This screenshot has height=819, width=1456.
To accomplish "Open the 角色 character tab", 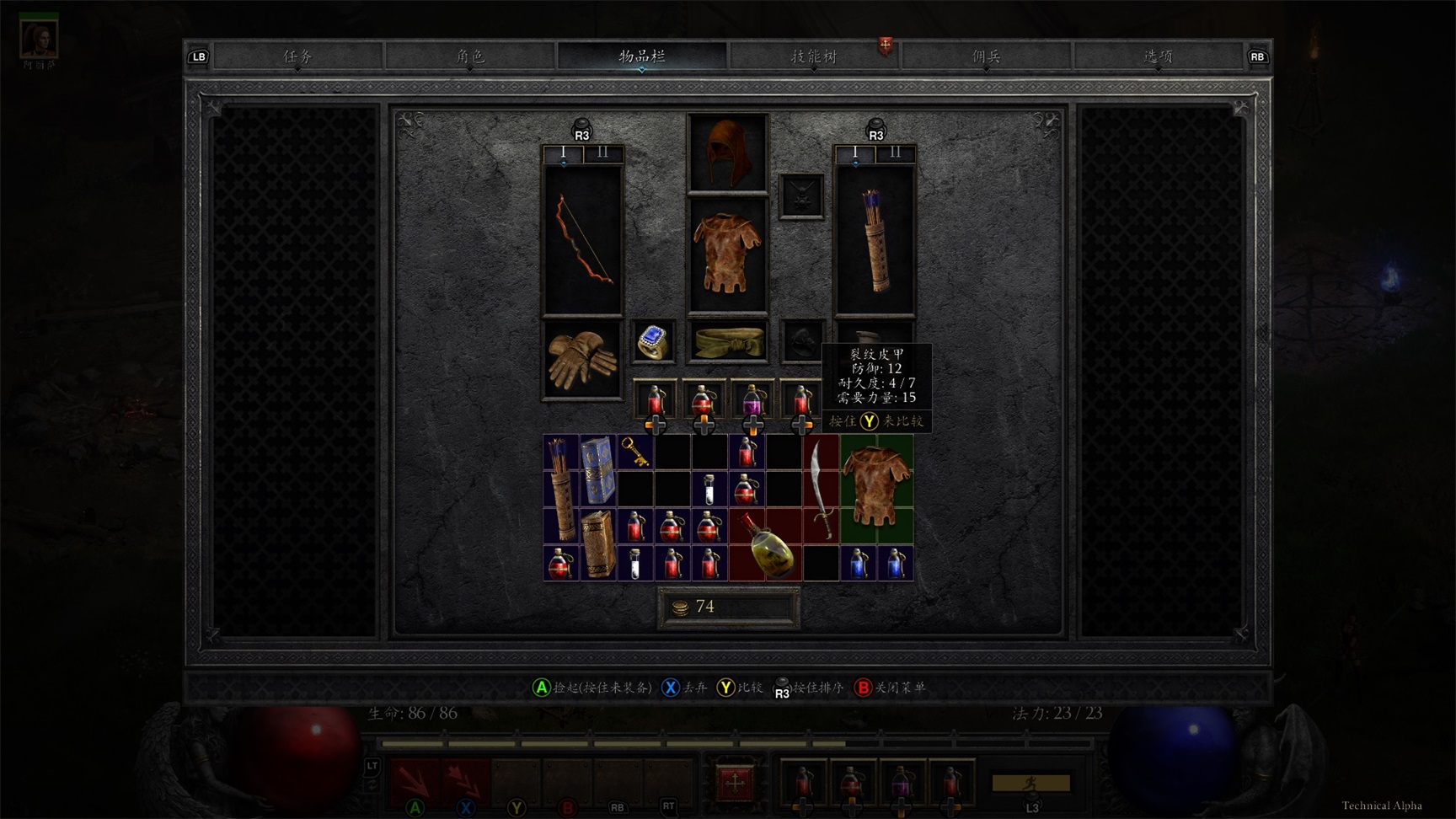I will (470, 56).
